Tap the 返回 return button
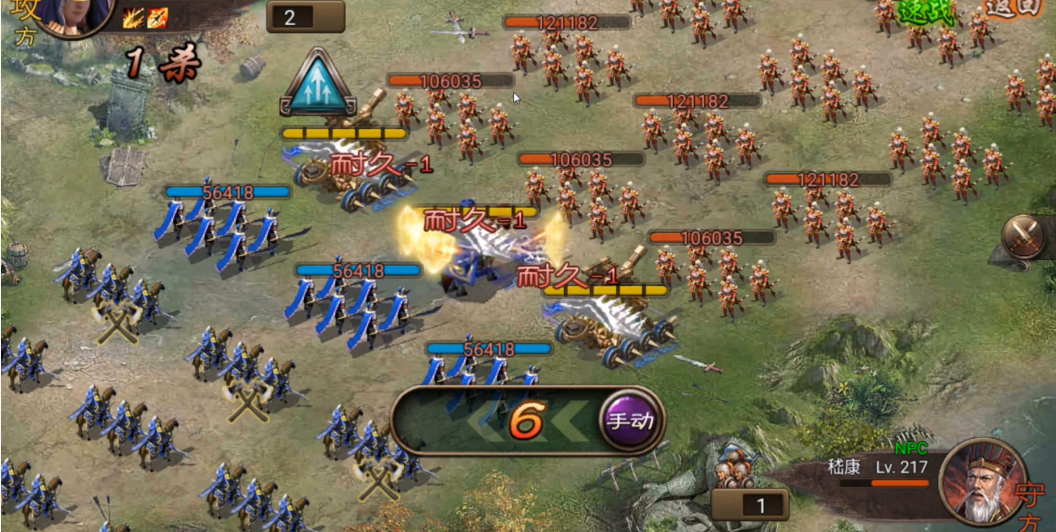The image size is (1056, 532). click(1027, 6)
